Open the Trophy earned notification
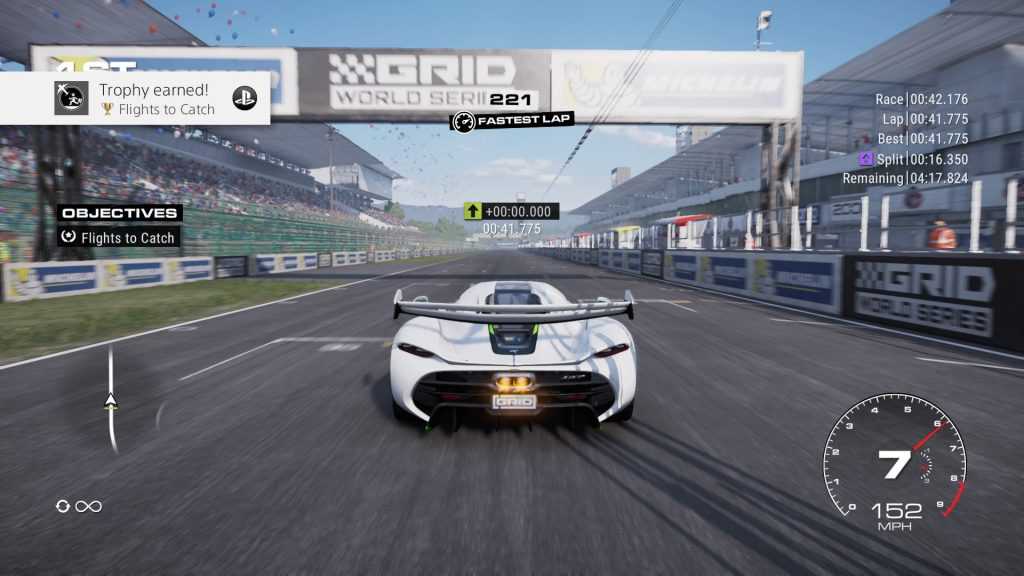The width and height of the screenshot is (1024, 576). click(156, 98)
